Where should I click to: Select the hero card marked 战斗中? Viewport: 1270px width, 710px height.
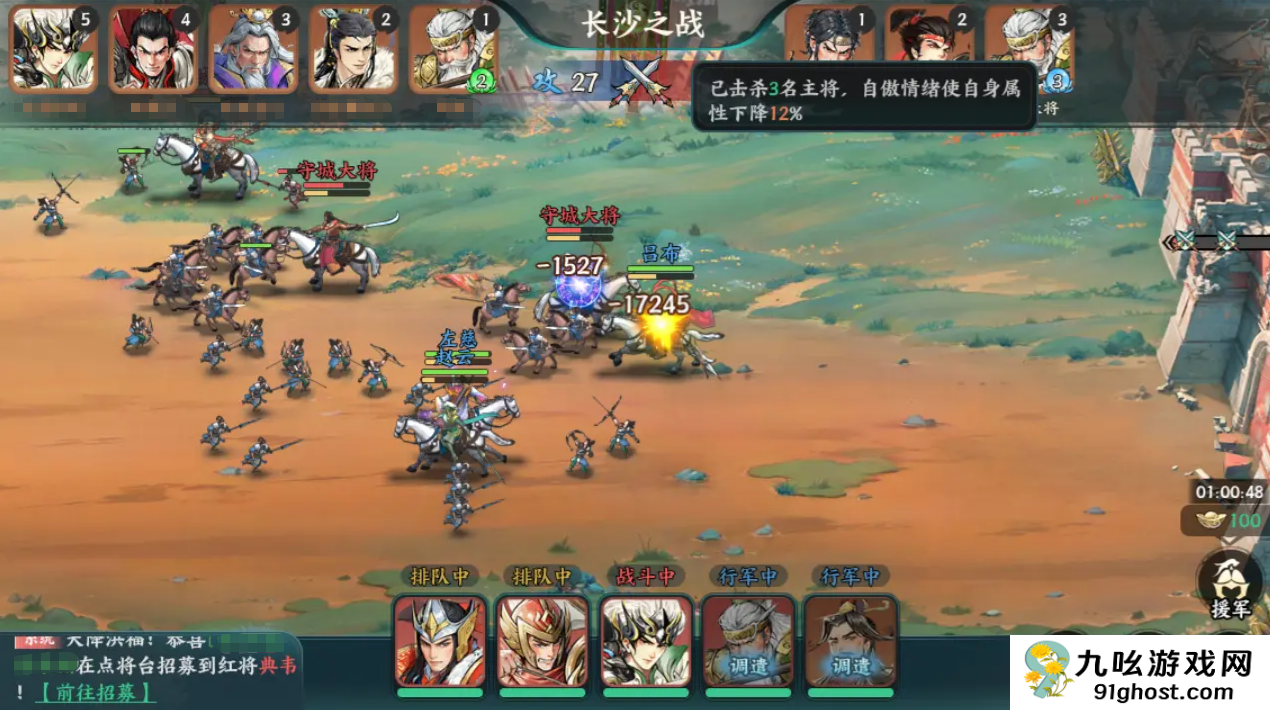coord(646,641)
